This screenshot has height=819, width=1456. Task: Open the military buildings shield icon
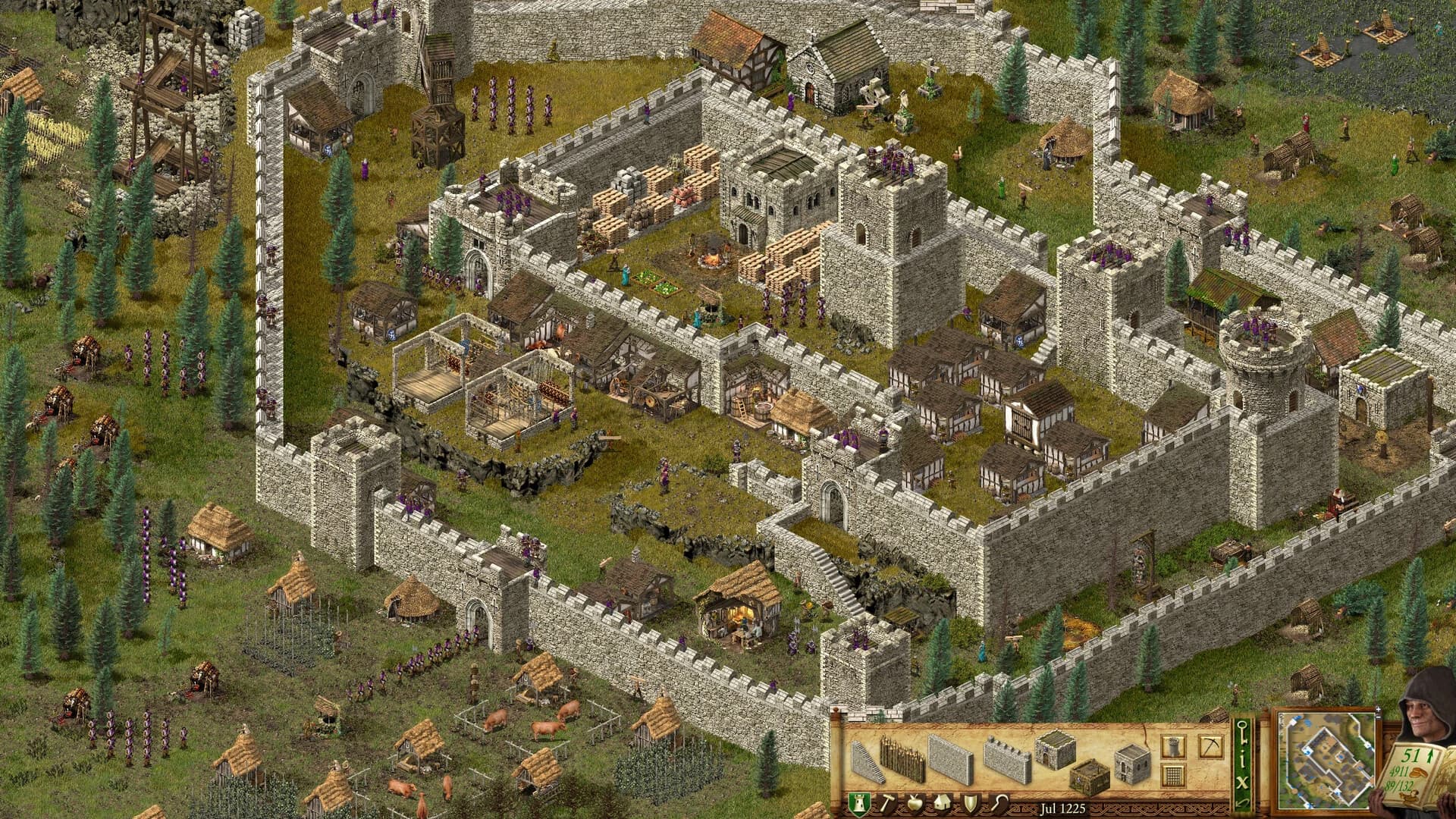971,804
